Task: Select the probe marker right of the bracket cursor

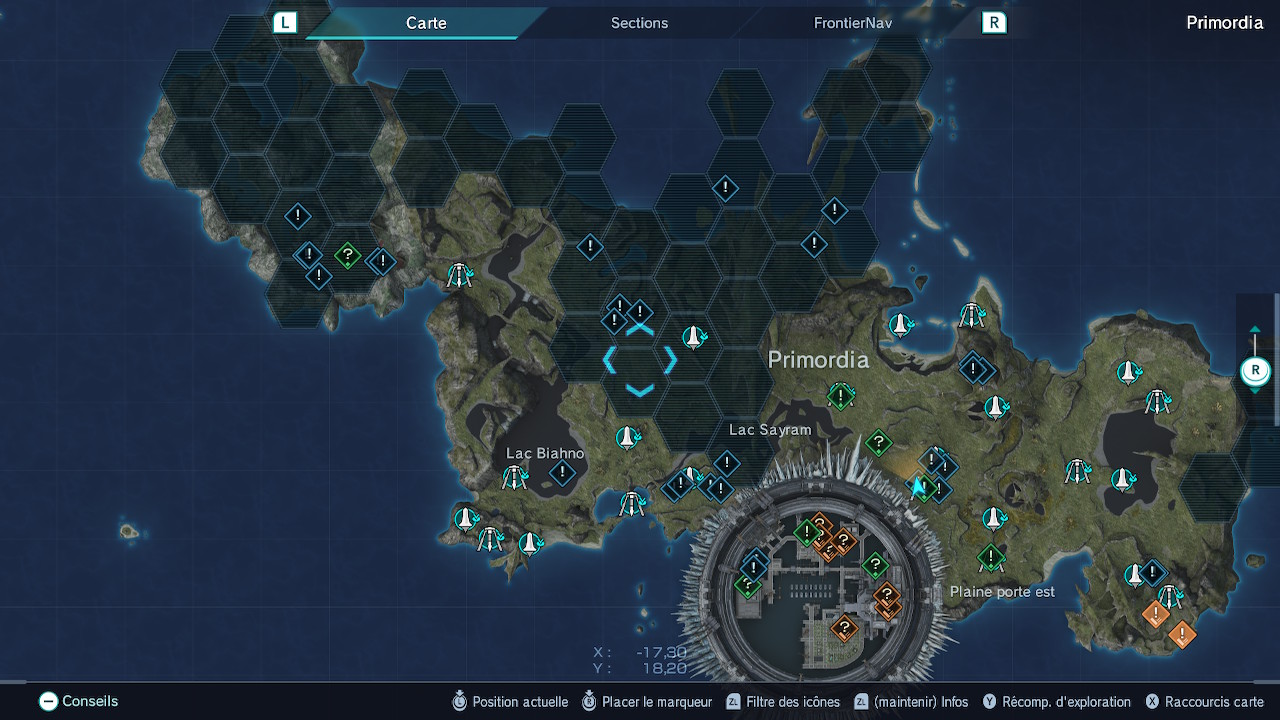Action: [x=694, y=337]
